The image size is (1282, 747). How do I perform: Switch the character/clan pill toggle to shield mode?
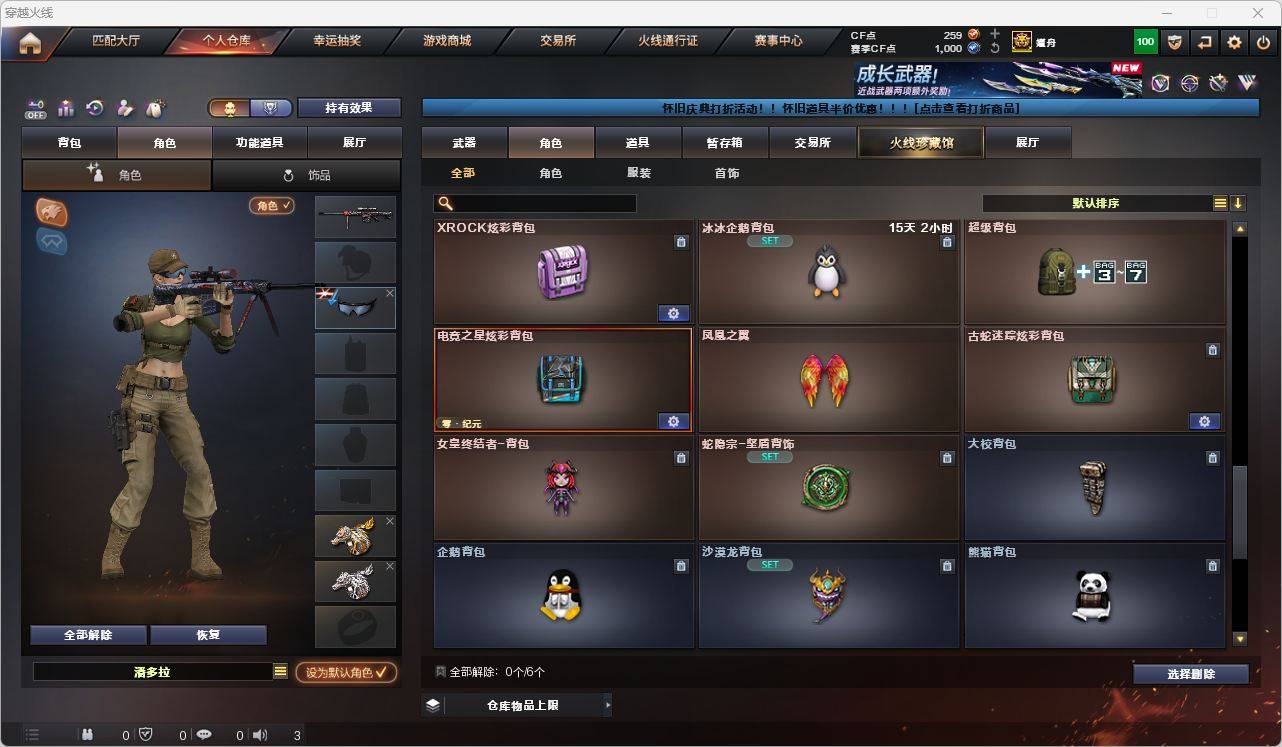[x=270, y=106]
